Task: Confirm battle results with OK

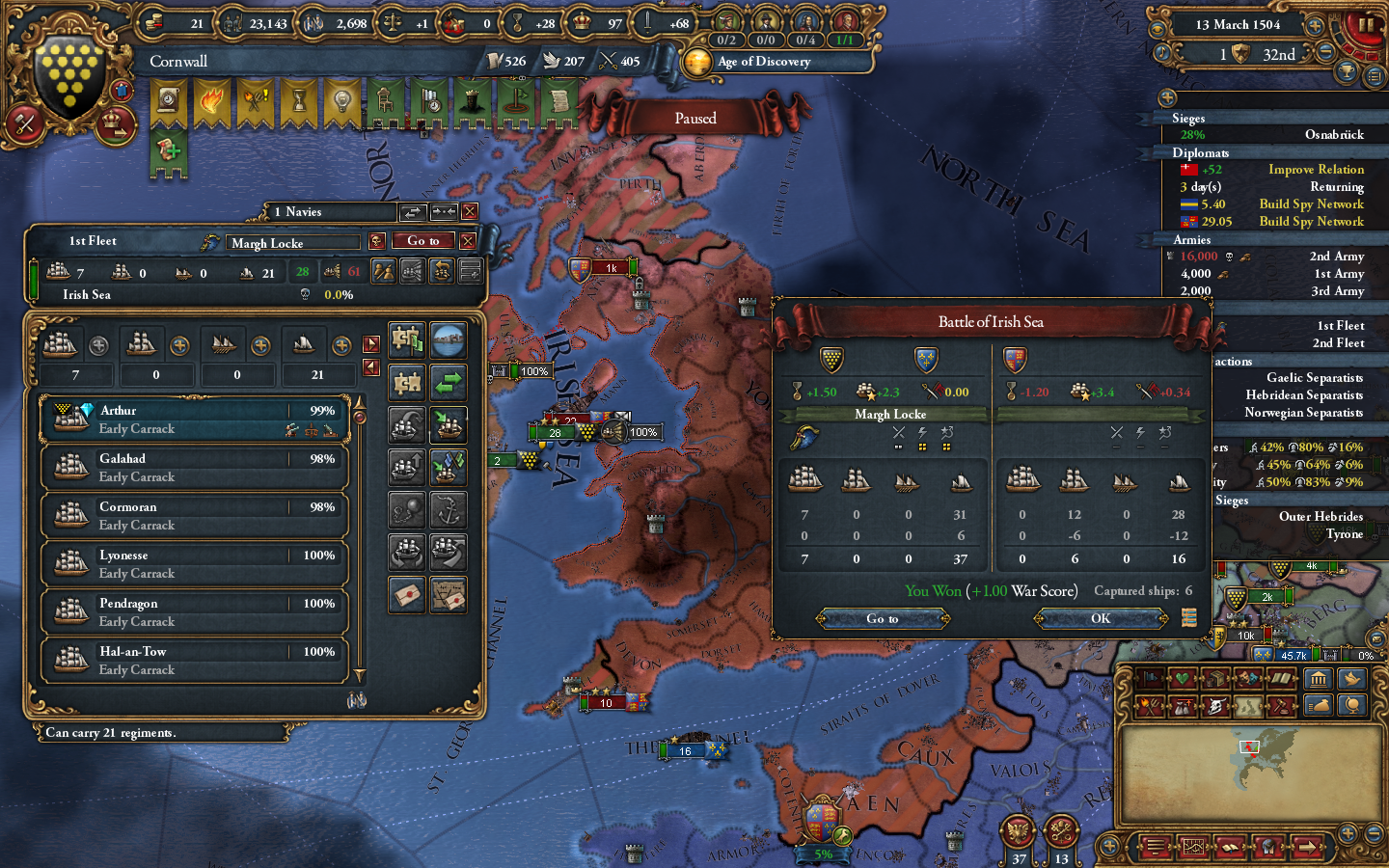Action: (1102, 618)
